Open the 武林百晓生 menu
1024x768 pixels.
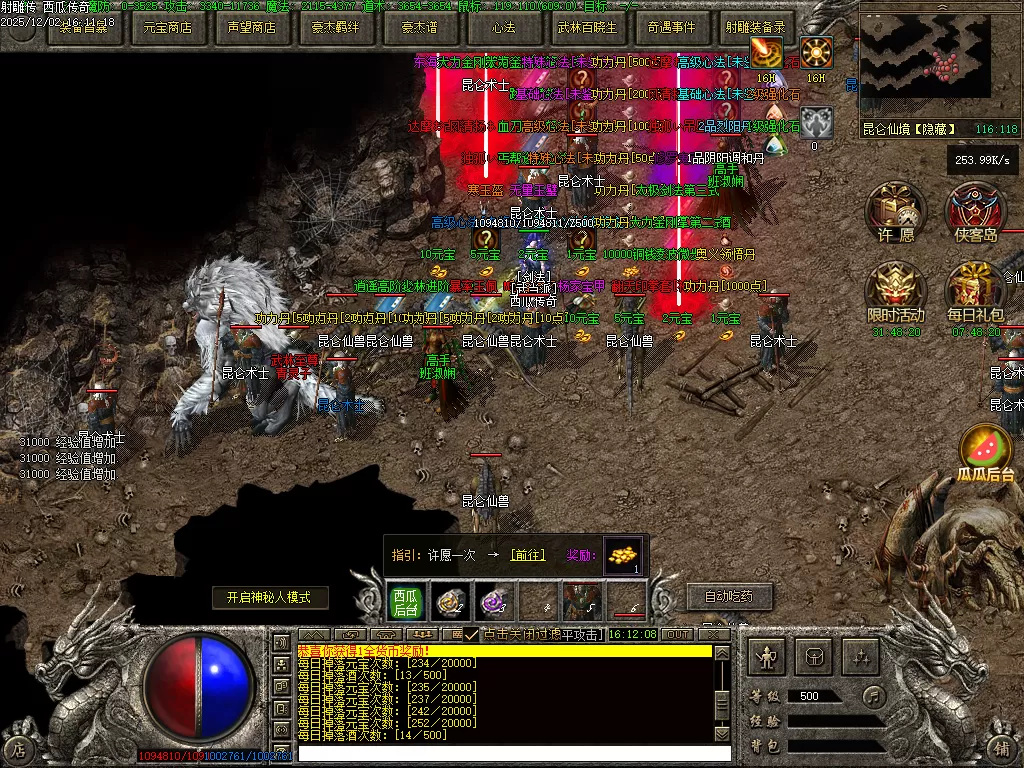tap(587, 28)
